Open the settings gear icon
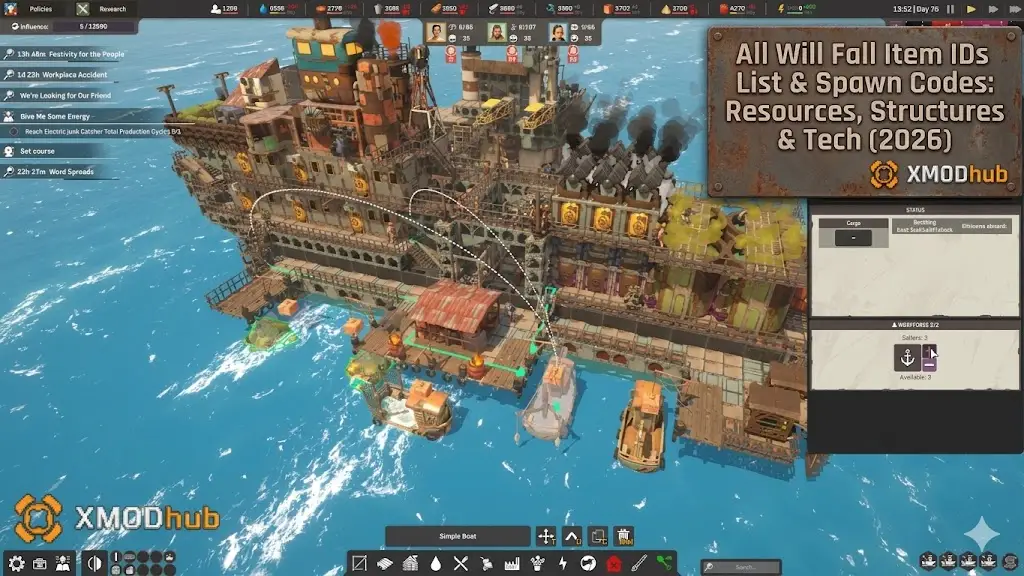This screenshot has width=1024, height=576. point(15,564)
